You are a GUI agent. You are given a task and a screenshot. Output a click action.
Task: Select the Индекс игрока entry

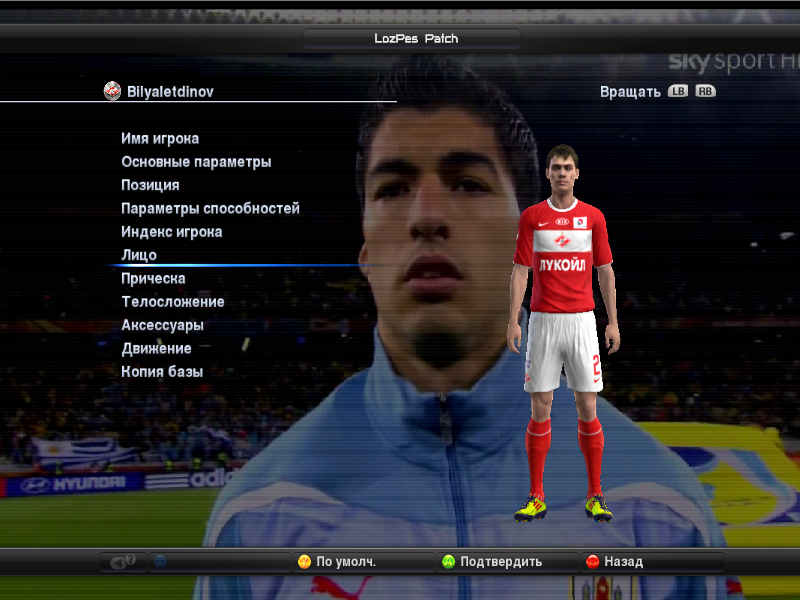[171, 232]
